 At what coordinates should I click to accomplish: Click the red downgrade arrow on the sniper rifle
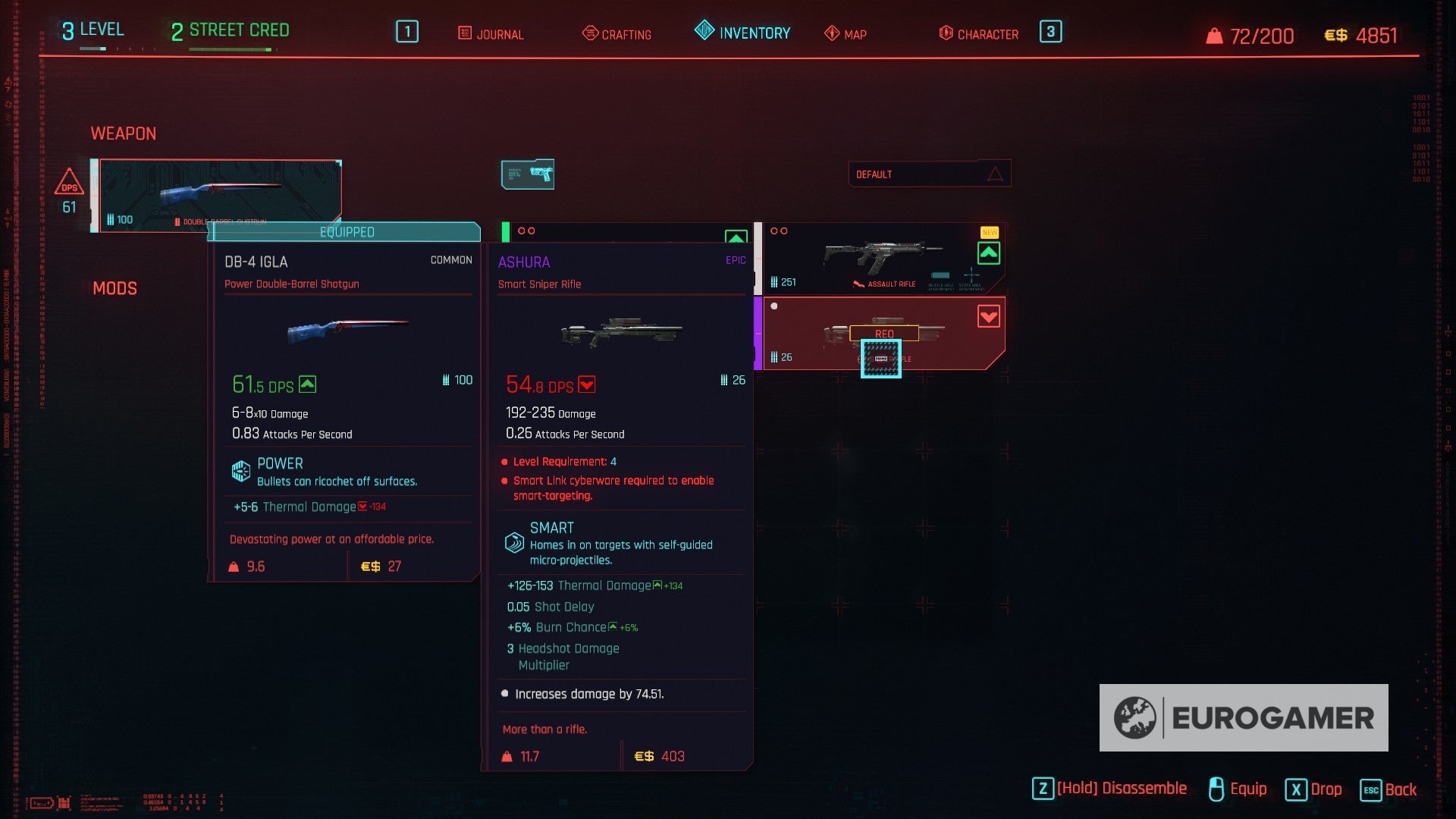[989, 318]
